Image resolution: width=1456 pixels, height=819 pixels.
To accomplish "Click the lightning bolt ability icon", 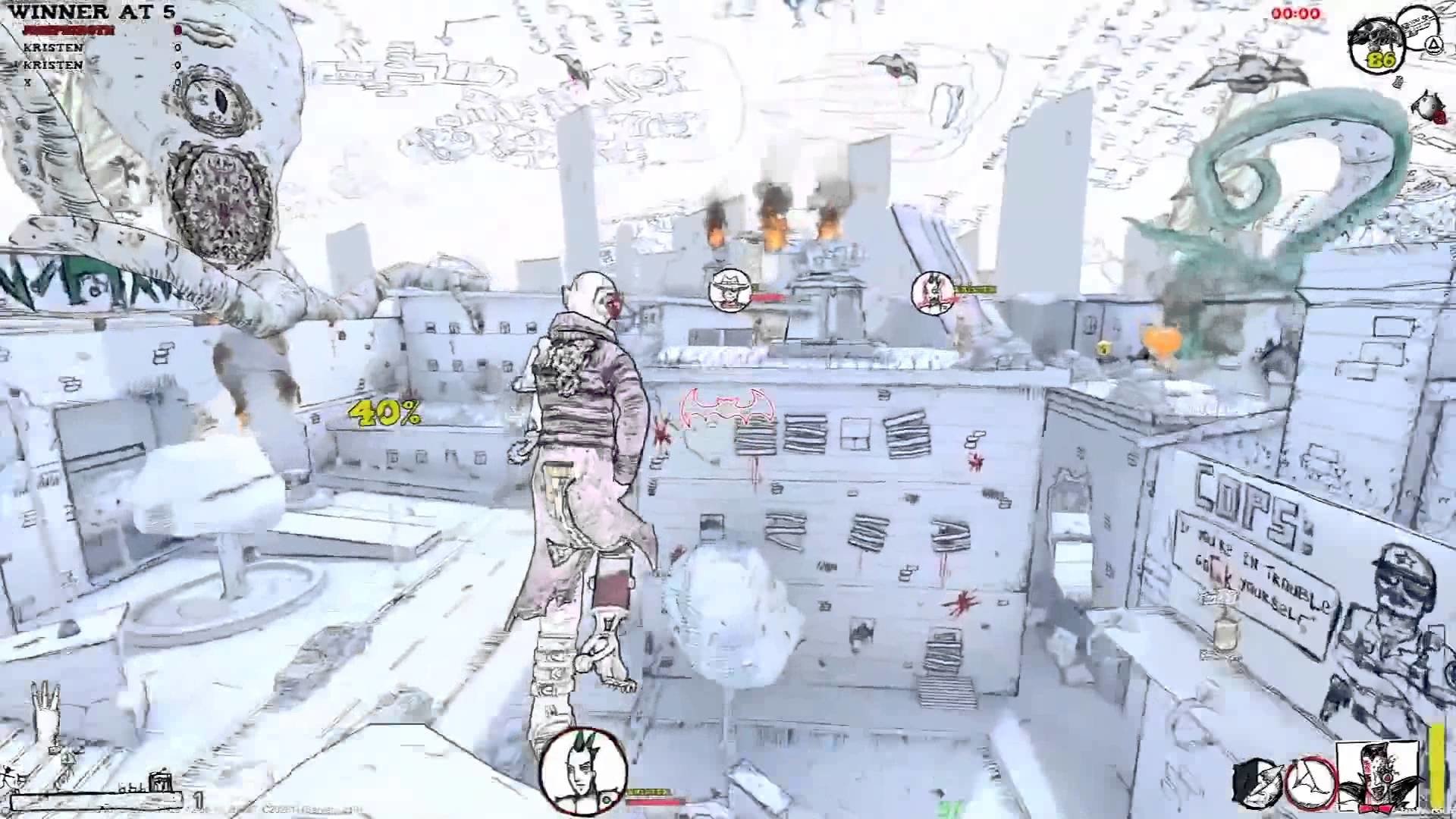I will (x=1256, y=786).
